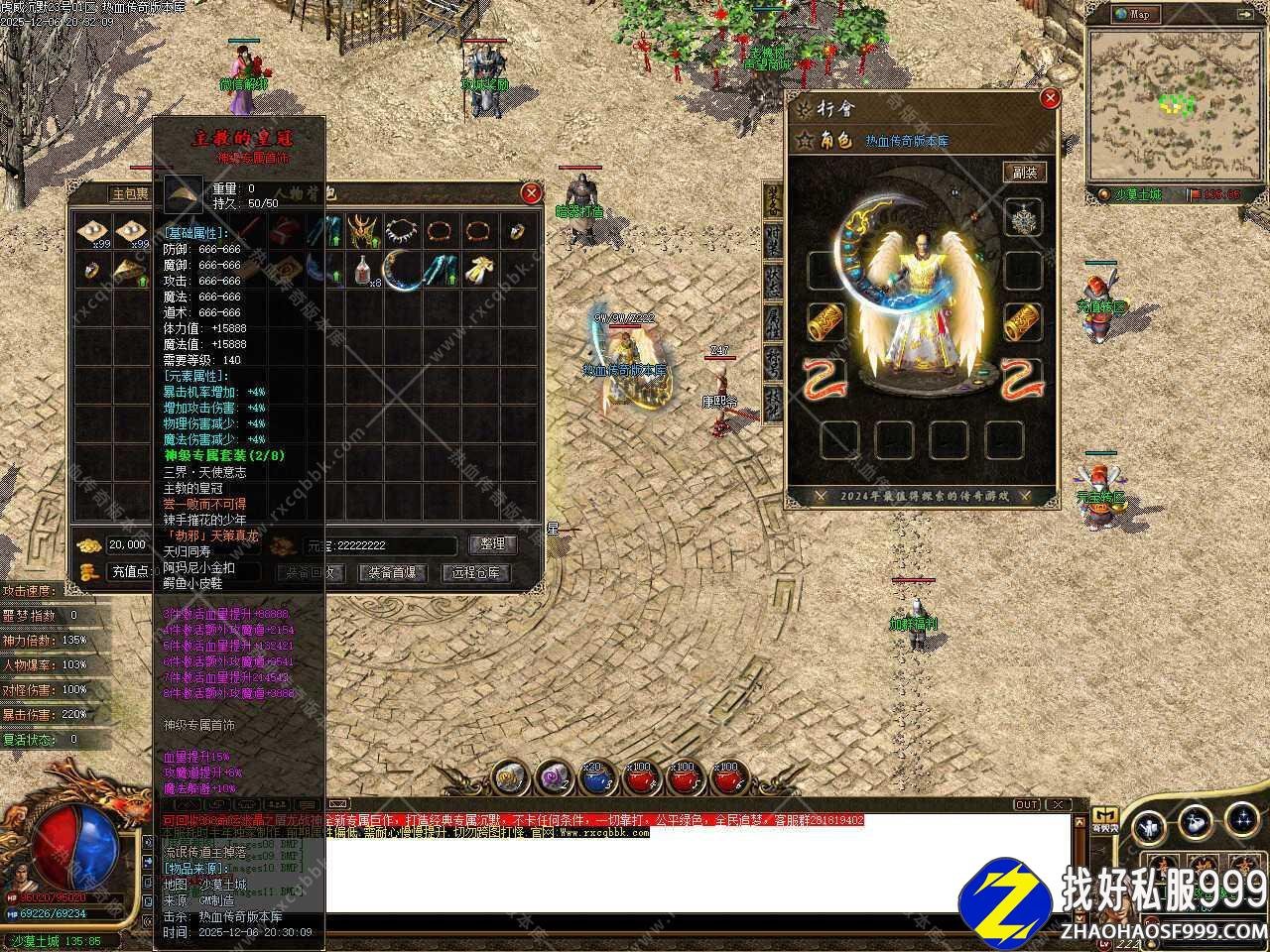Click the Map button above the minimap
Screen dimensions: 1270x952
tap(1136, 14)
